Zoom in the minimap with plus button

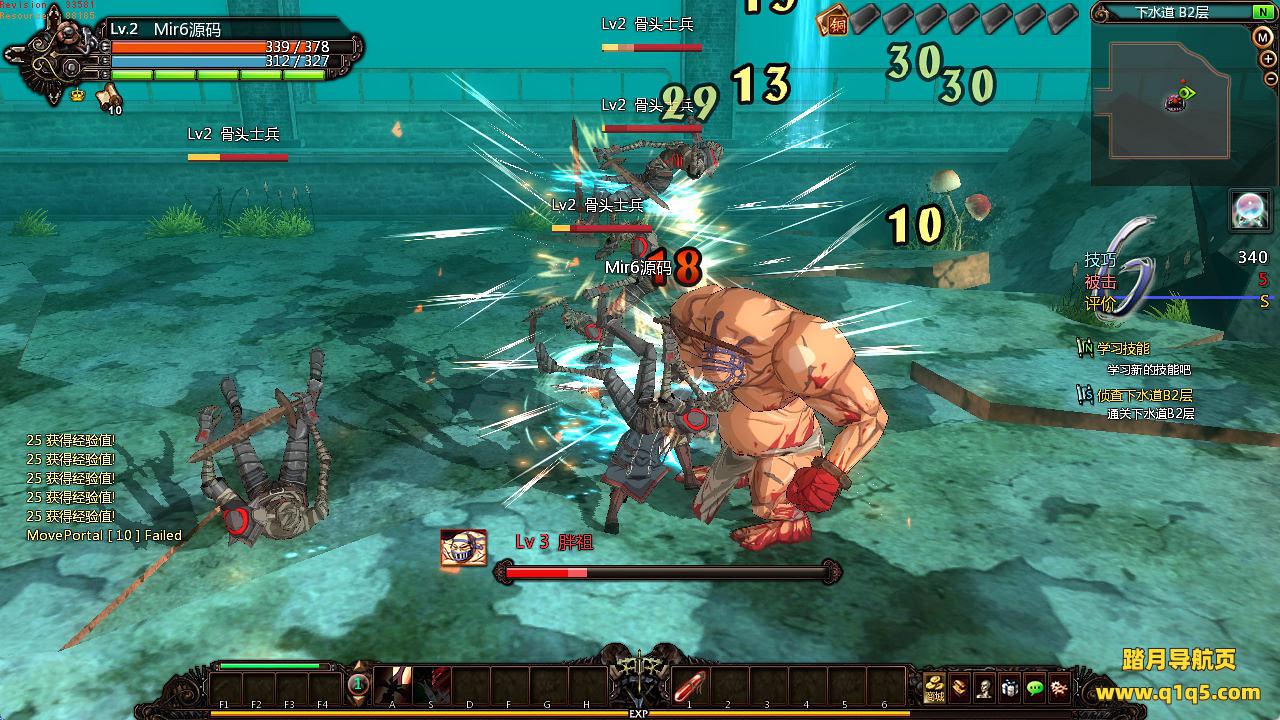(1268, 59)
